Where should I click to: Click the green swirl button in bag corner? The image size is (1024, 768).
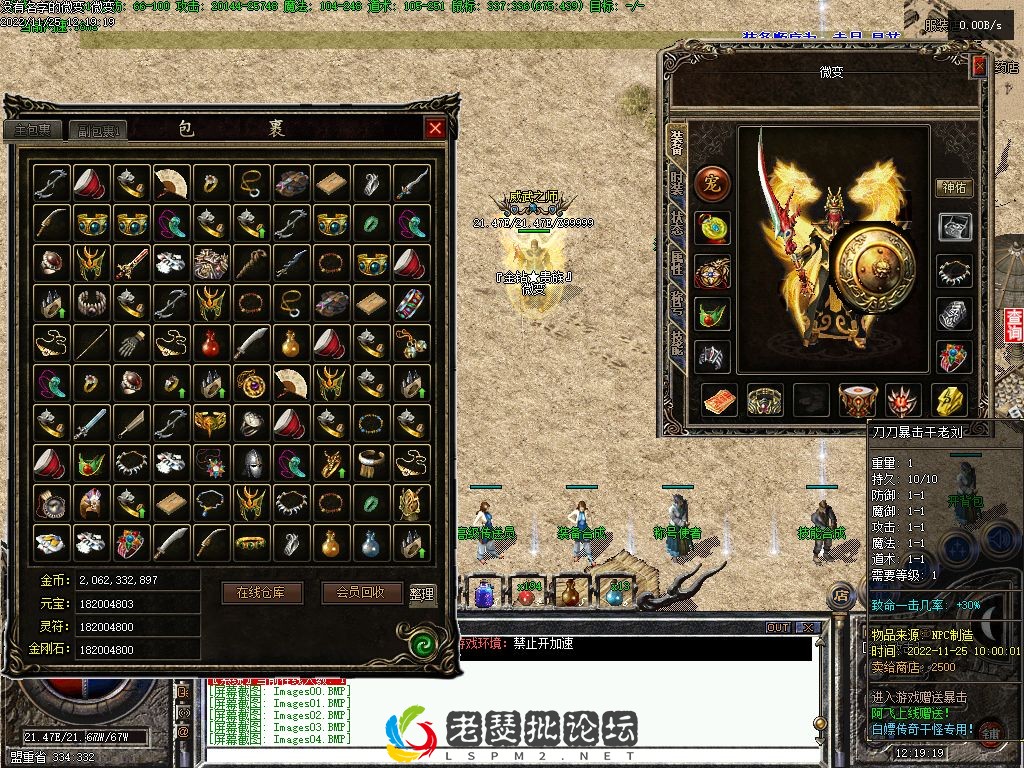click(420, 641)
